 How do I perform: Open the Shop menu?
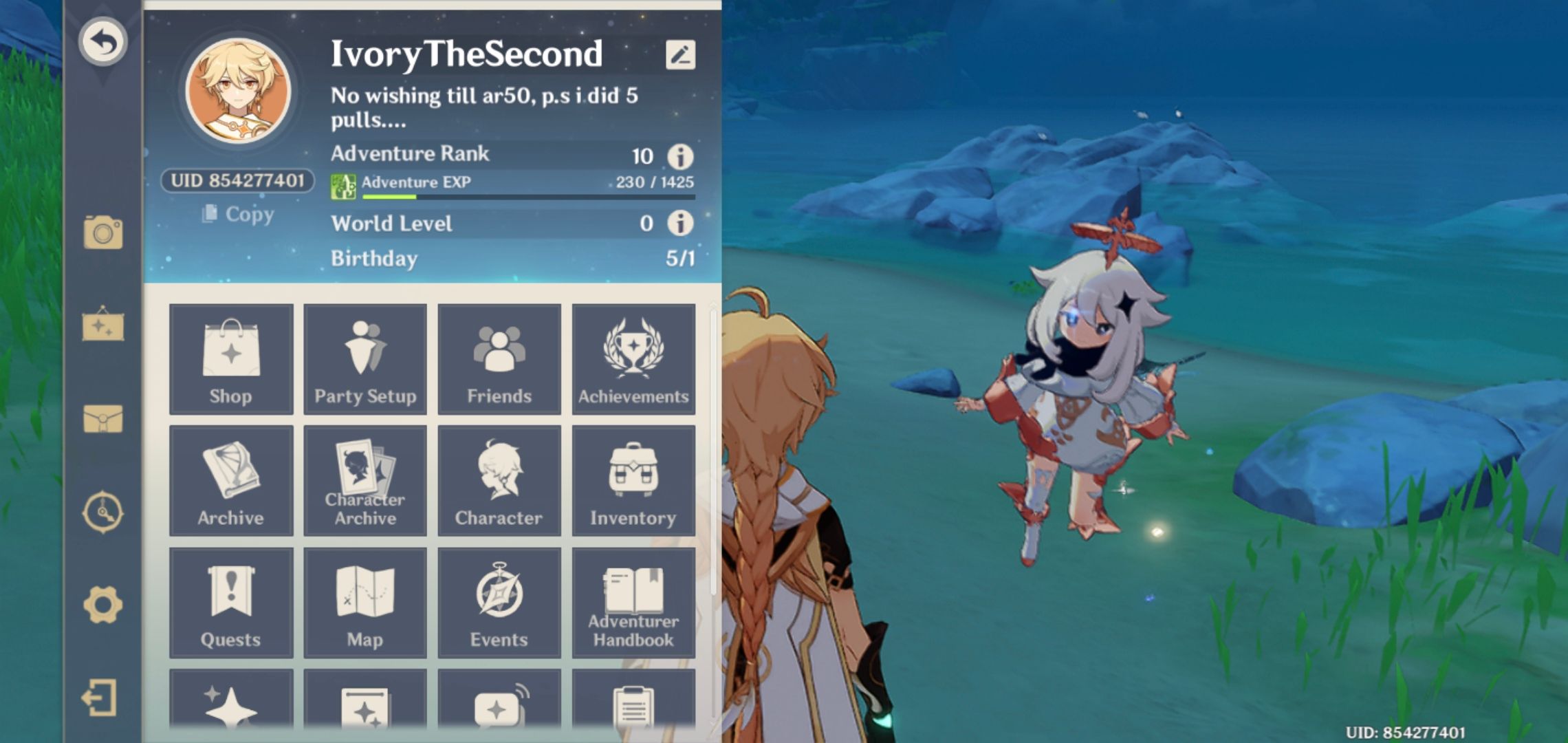coord(231,360)
